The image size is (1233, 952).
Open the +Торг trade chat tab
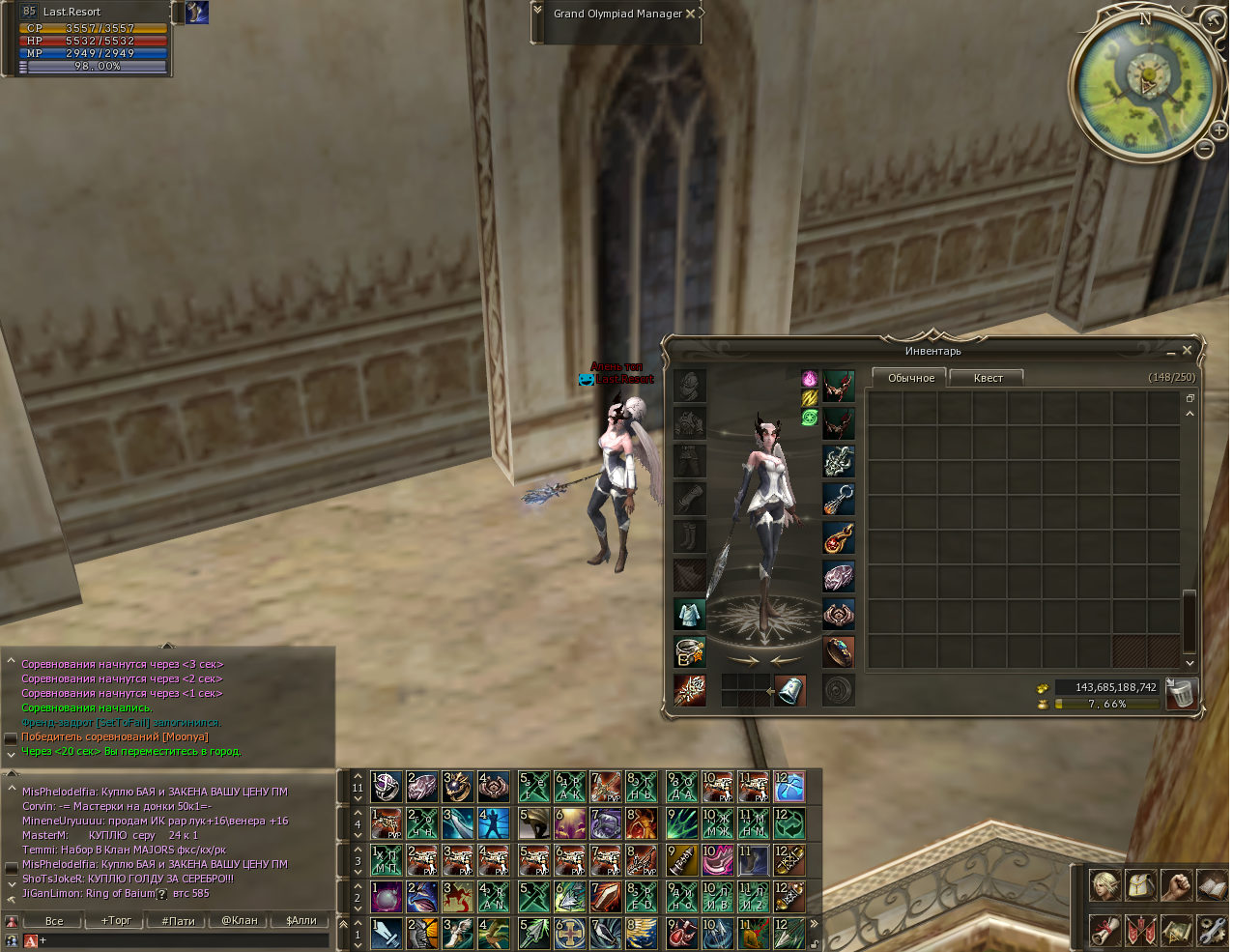(116, 920)
